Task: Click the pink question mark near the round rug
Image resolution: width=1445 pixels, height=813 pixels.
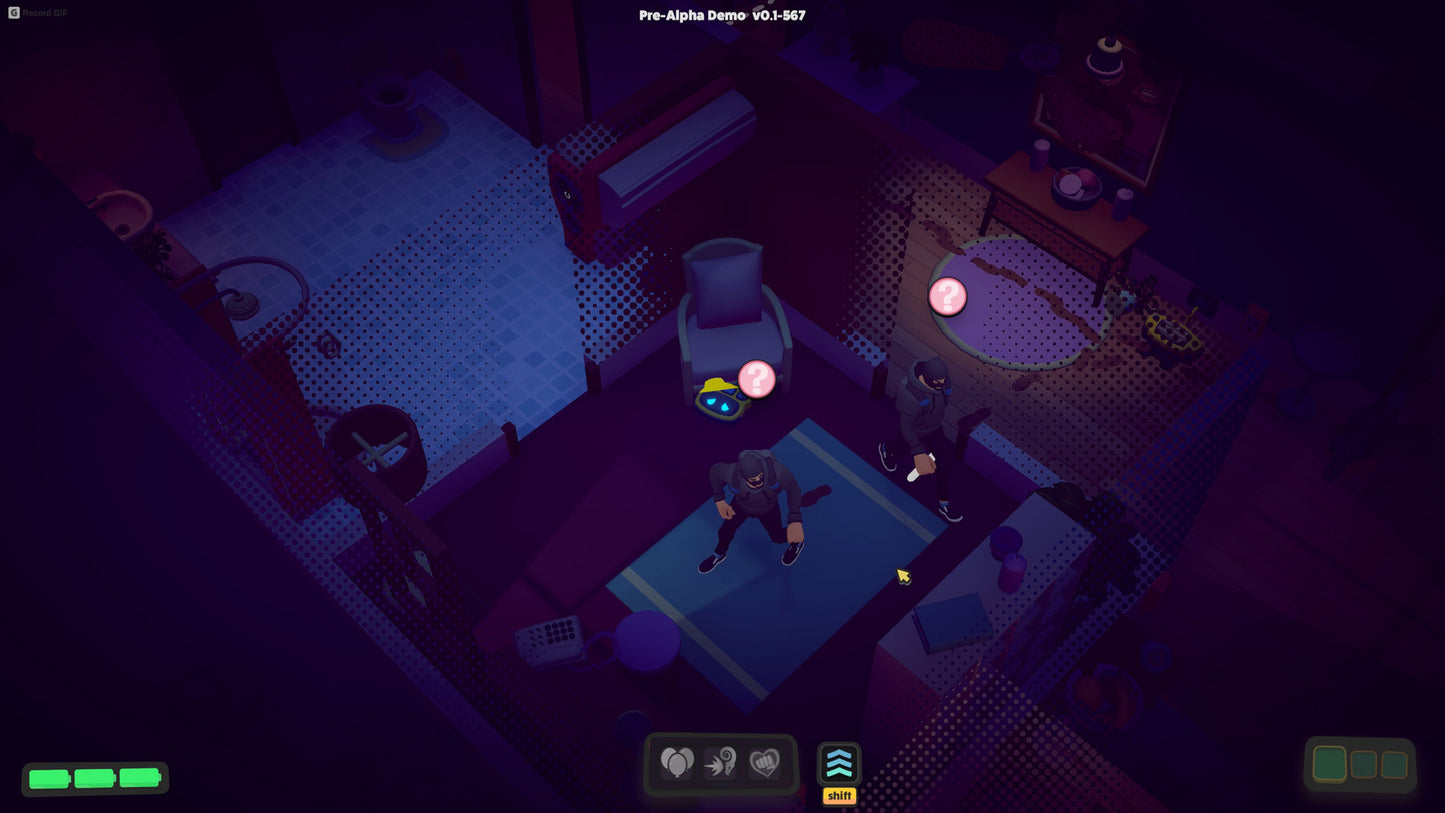Action: 947,295
